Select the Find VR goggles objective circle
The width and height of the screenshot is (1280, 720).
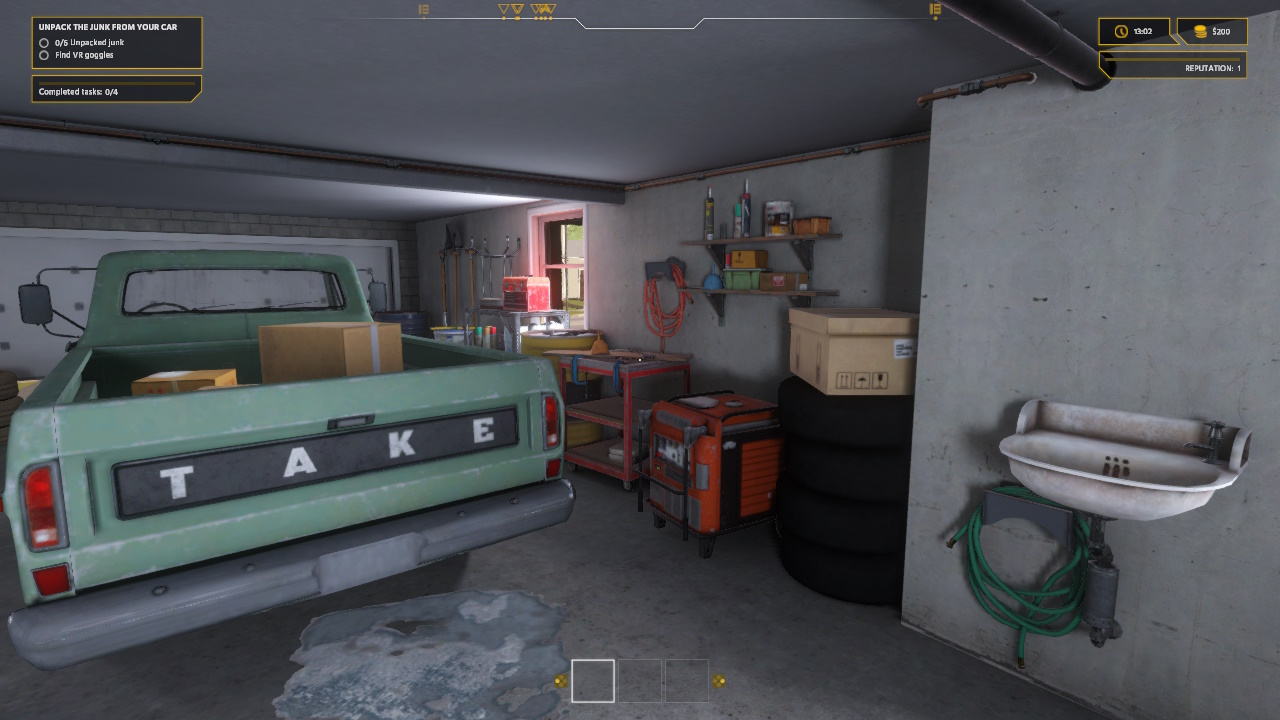[x=42, y=55]
